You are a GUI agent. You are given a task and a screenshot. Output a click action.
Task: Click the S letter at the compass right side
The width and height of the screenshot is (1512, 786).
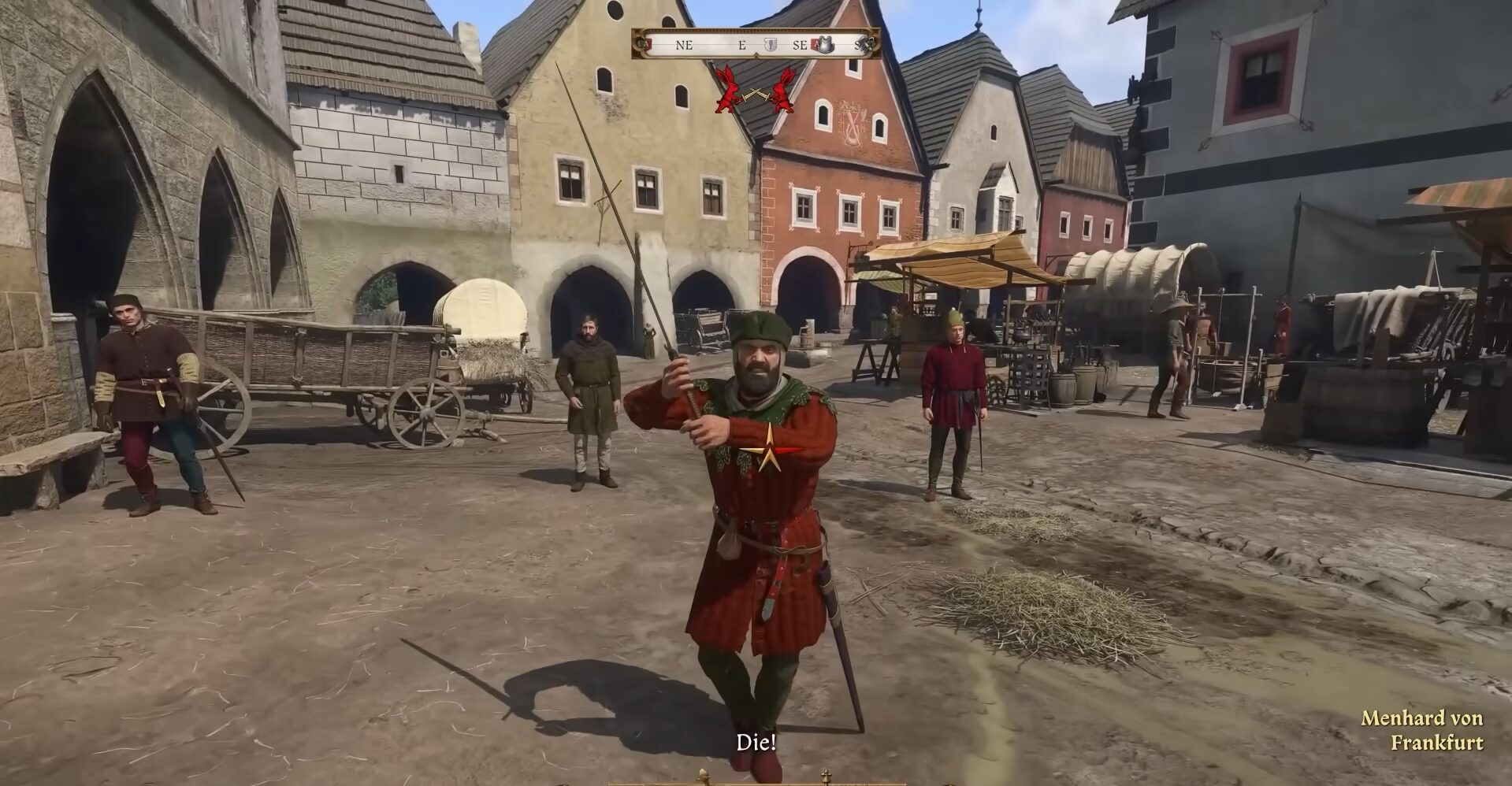coord(858,46)
